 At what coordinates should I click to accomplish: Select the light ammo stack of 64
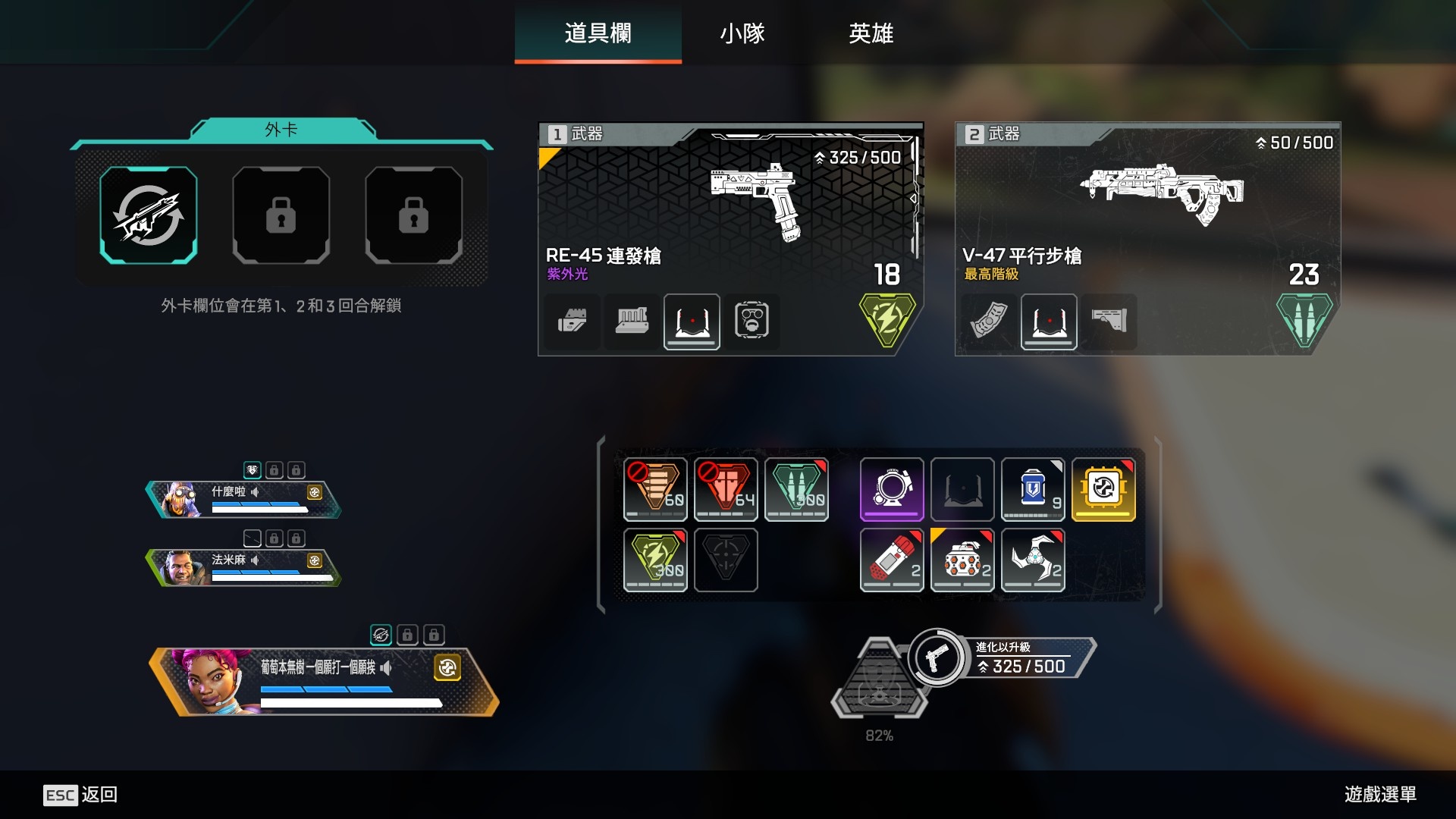(726, 489)
